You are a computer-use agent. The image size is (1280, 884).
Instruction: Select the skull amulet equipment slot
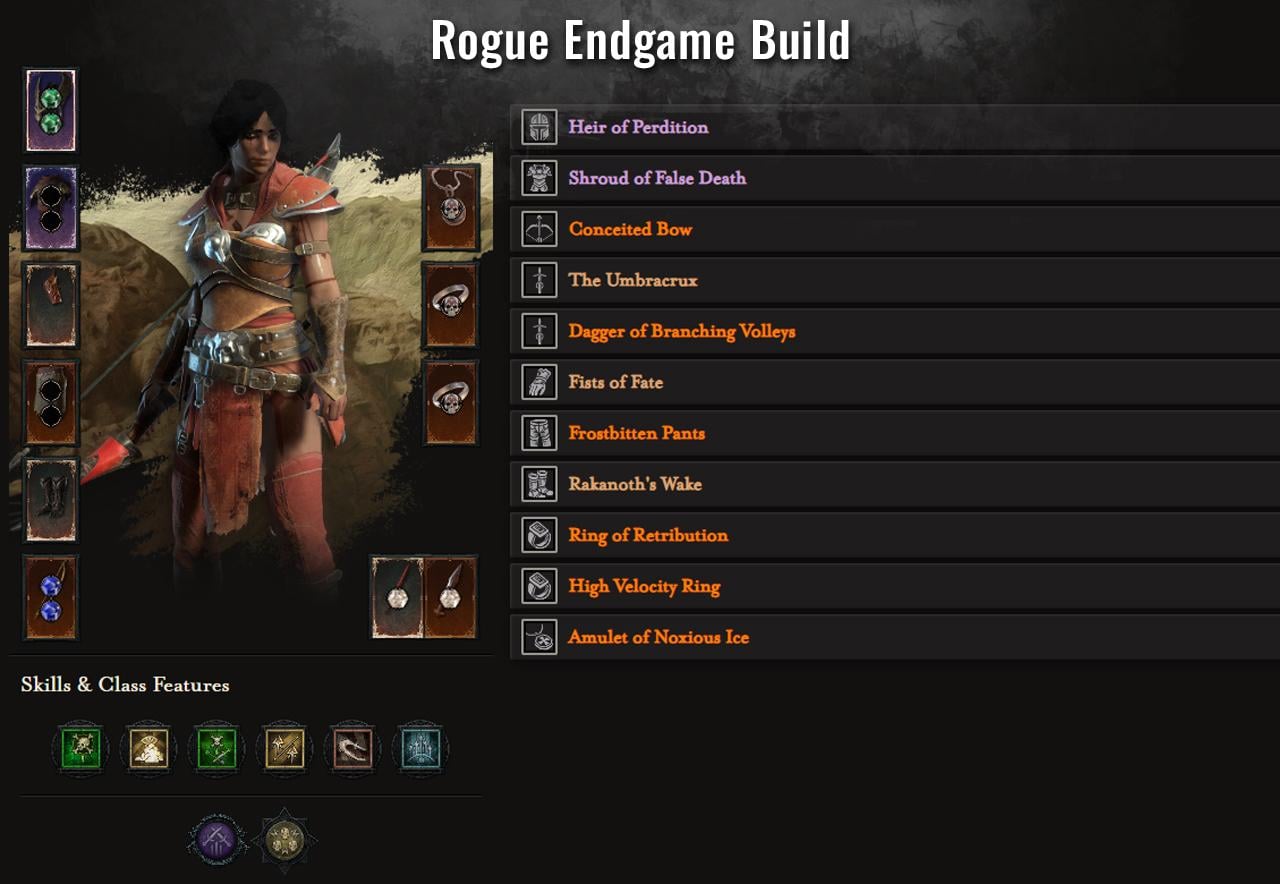(x=451, y=208)
